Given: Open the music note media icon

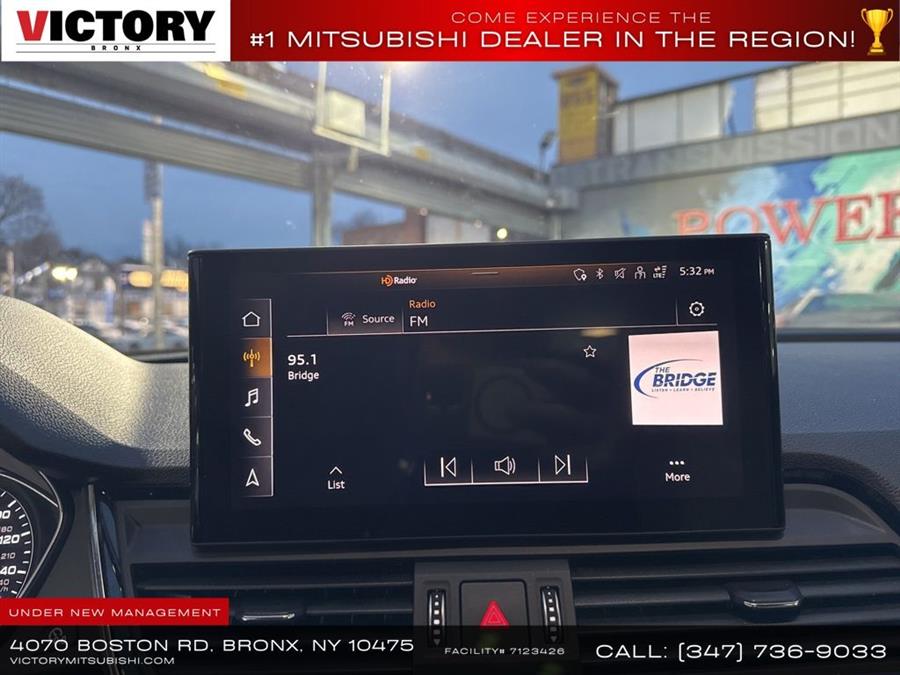Looking at the screenshot, I should coord(251,397).
